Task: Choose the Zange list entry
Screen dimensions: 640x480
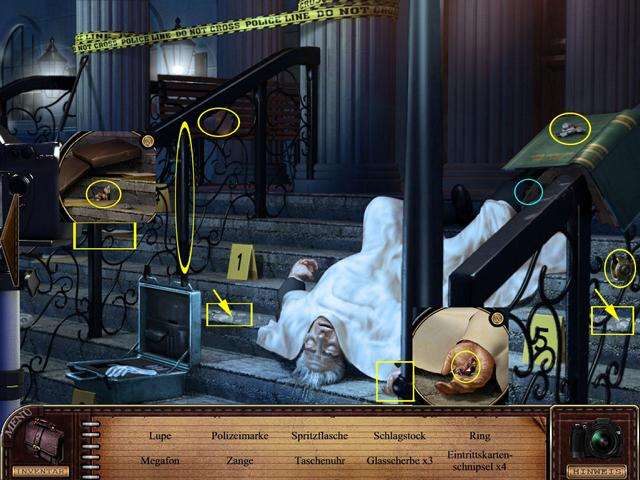Action: click(236, 461)
